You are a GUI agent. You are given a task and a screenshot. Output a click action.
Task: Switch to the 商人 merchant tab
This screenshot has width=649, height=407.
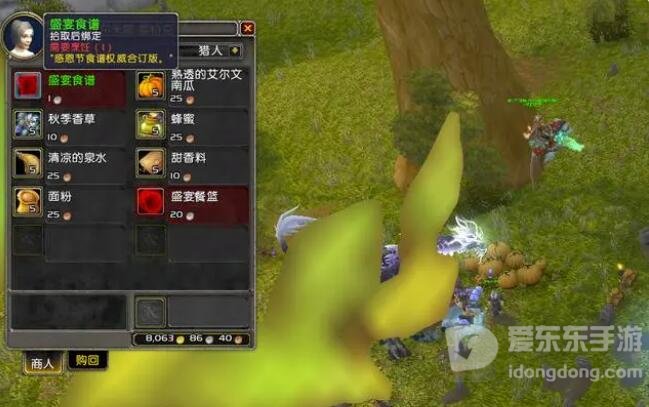coord(41,361)
